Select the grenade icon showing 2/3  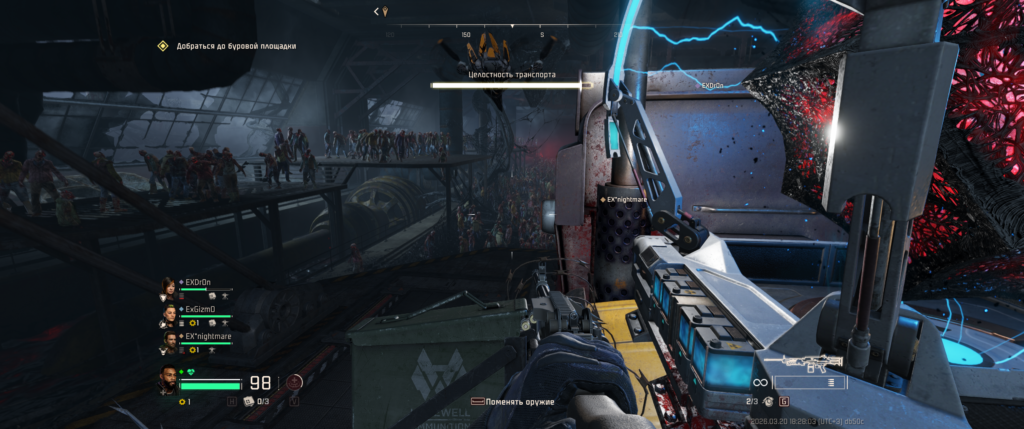point(768,401)
